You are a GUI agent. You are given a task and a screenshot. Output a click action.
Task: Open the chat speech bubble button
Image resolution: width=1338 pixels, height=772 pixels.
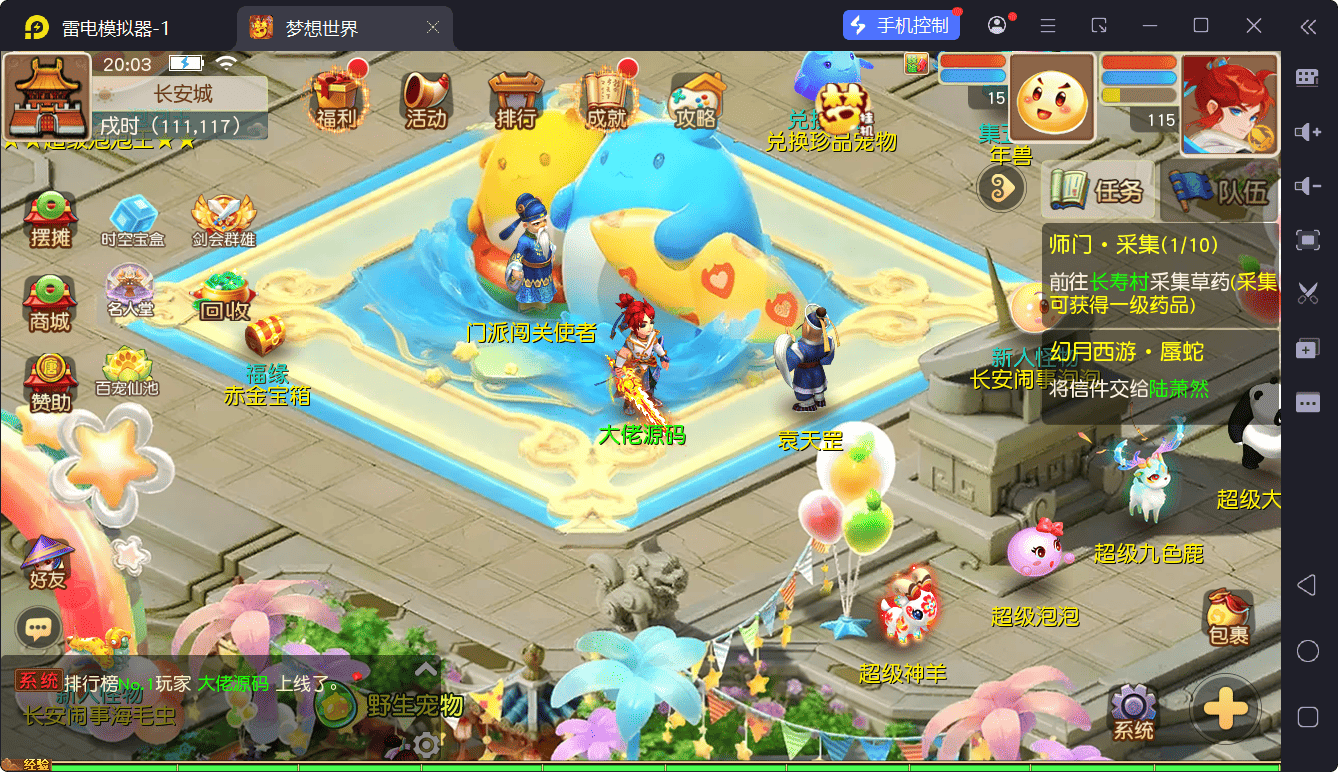click(38, 628)
